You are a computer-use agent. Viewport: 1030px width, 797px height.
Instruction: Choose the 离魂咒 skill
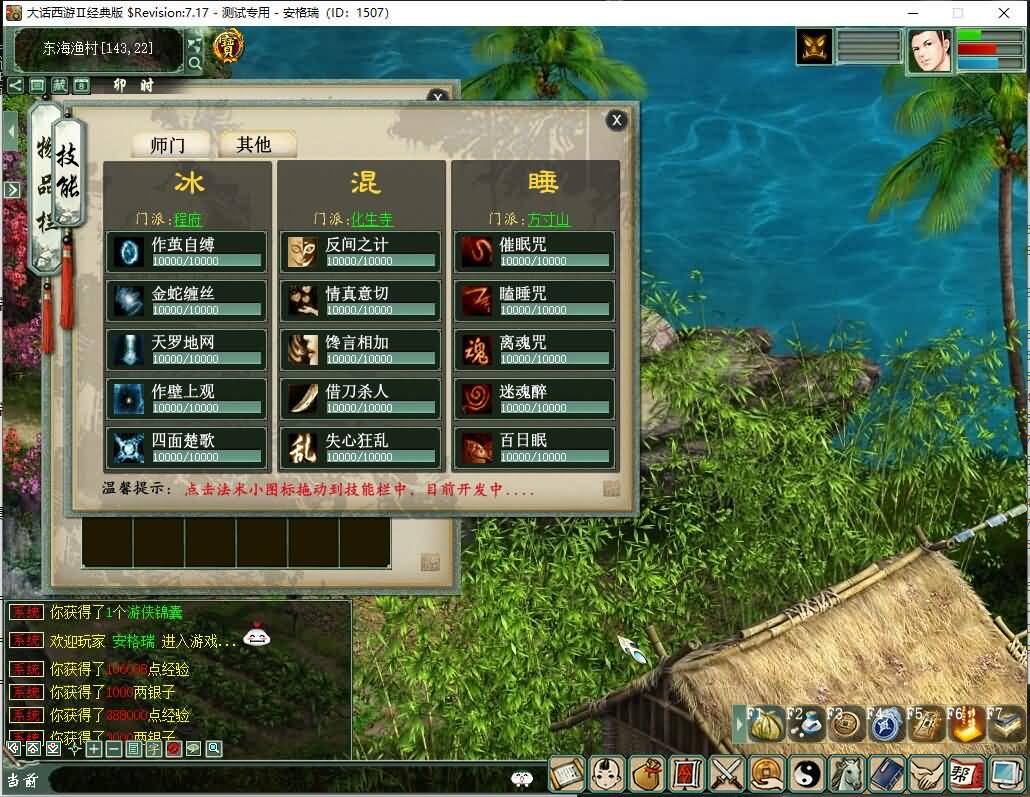pos(535,350)
